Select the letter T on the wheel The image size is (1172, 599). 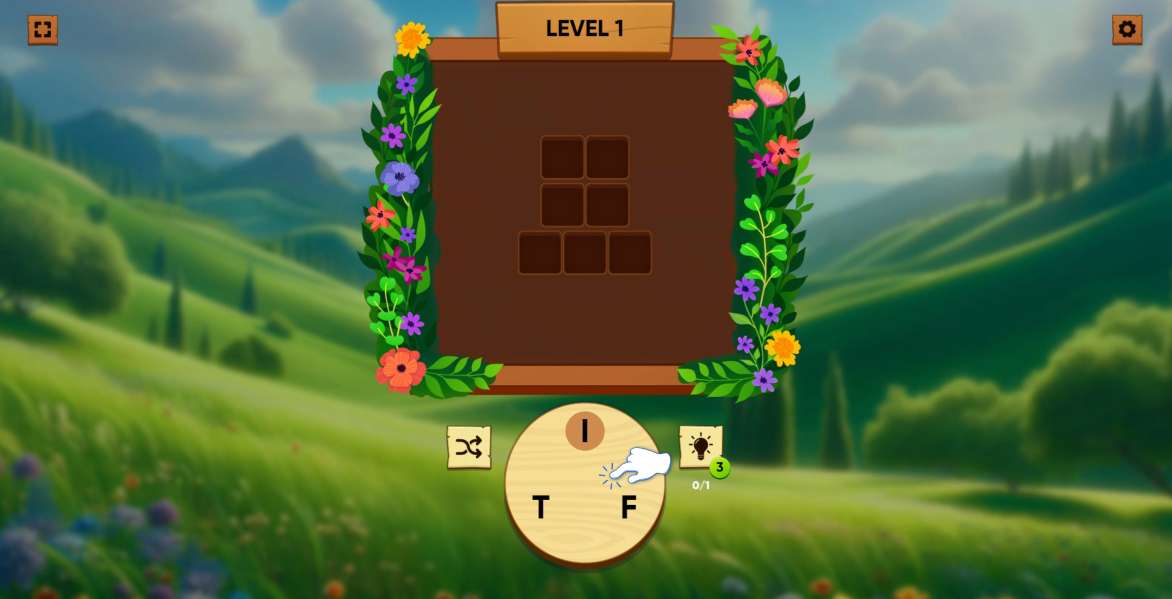coord(541,508)
